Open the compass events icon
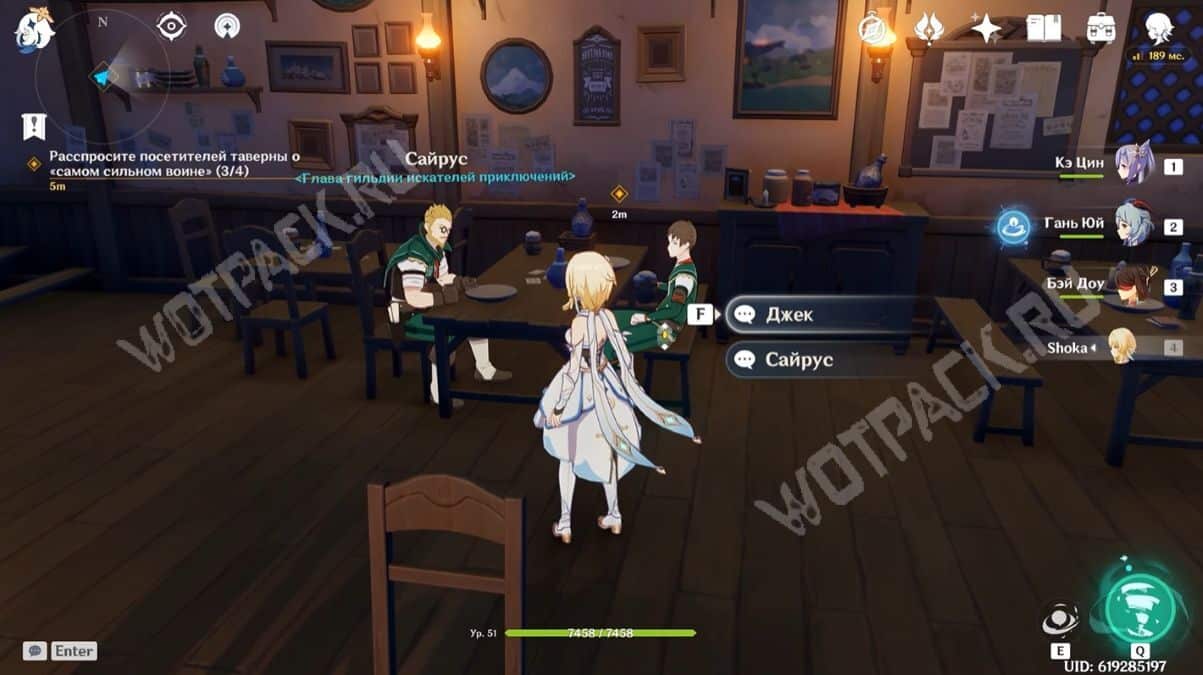Viewport: 1203px width, 675px height. click(874, 27)
